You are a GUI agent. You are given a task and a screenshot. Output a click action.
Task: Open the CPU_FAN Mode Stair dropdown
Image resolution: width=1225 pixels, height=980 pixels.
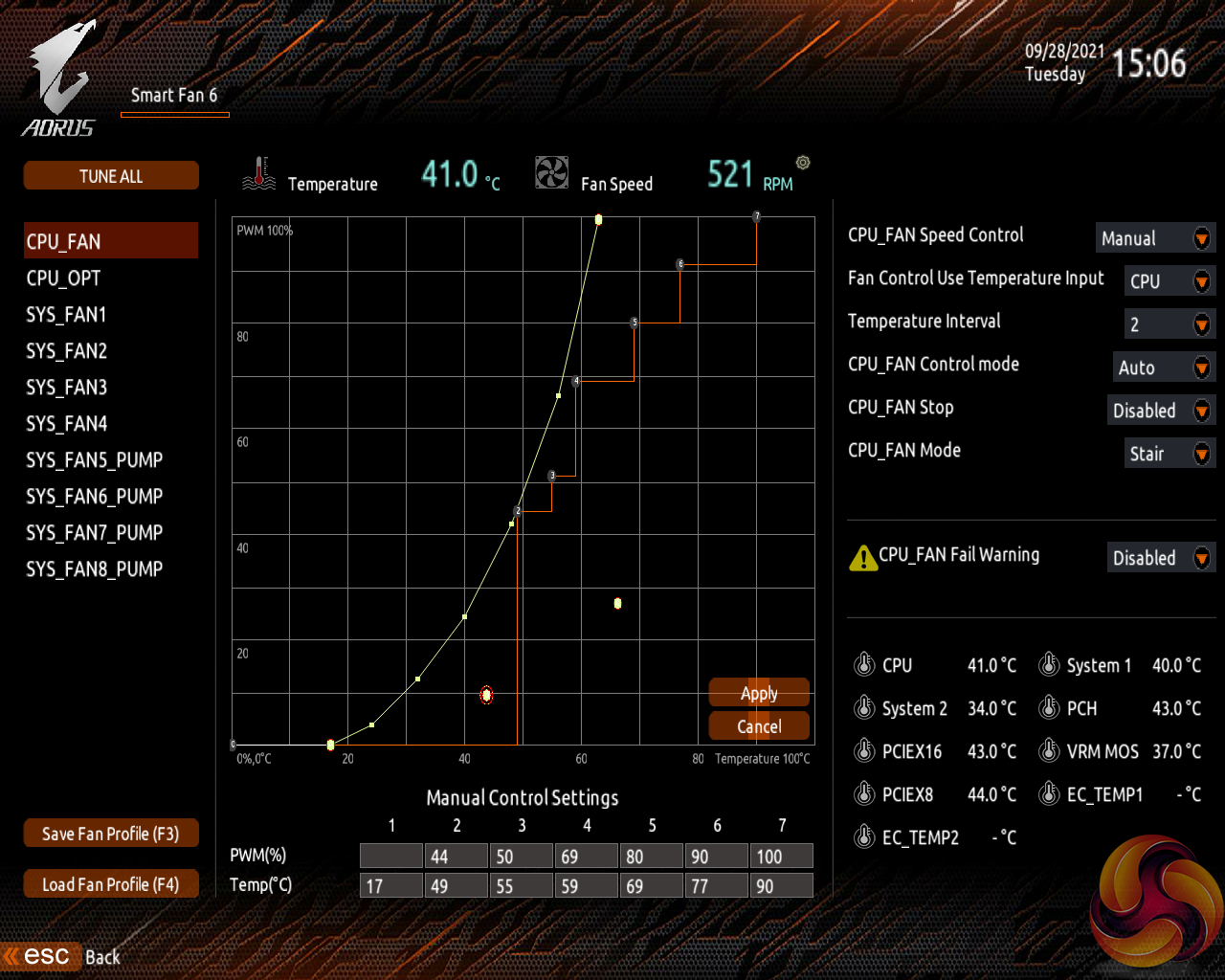click(1169, 454)
